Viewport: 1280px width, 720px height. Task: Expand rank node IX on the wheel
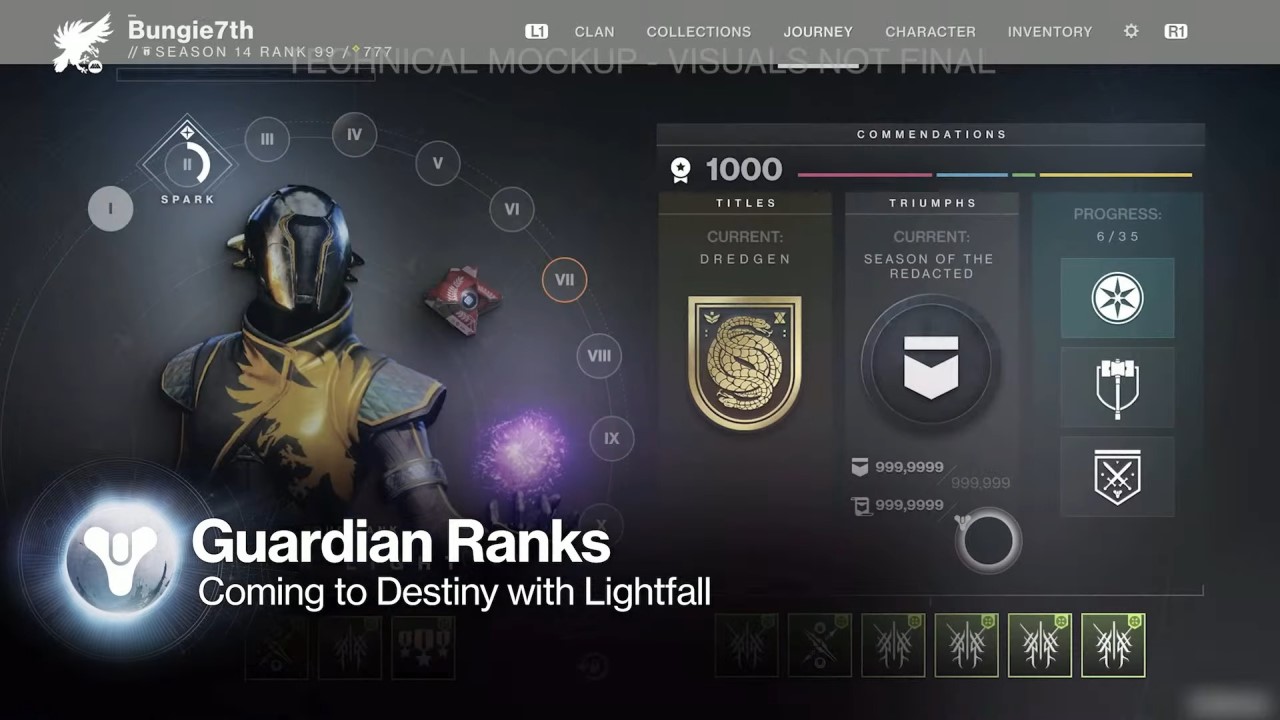click(610, 439)
